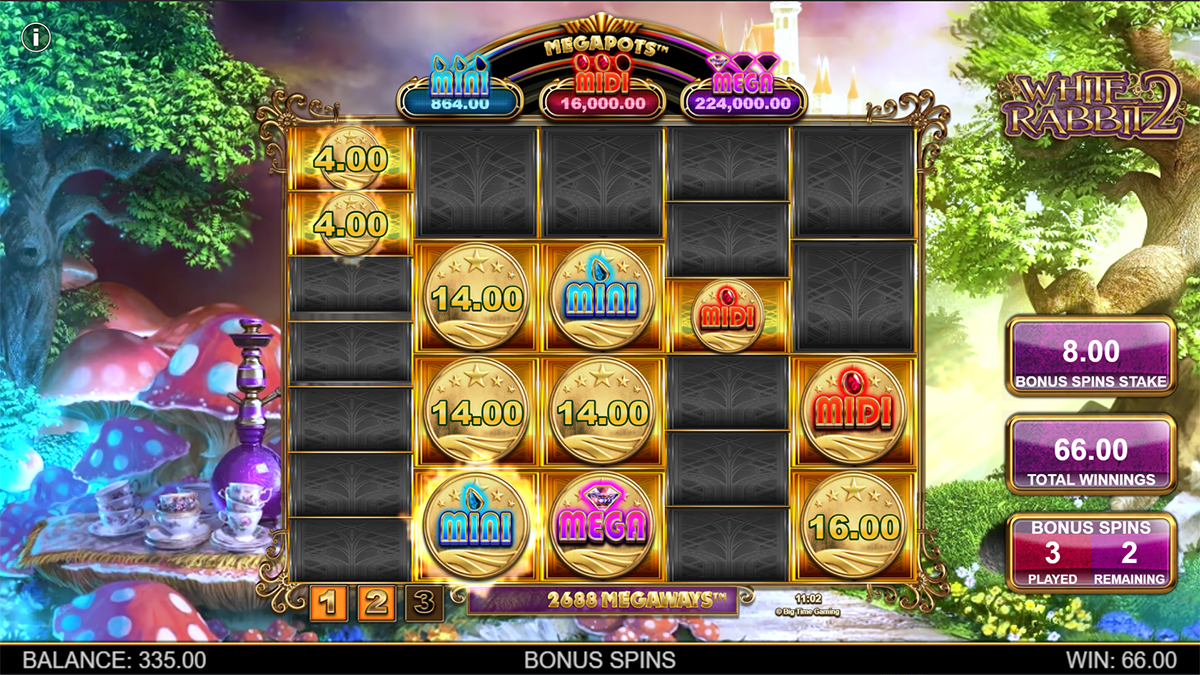This screenshot has height=675, width=1200.
Task: Click the 16.00 gold coin tile
Action: (x=852, y=524)
